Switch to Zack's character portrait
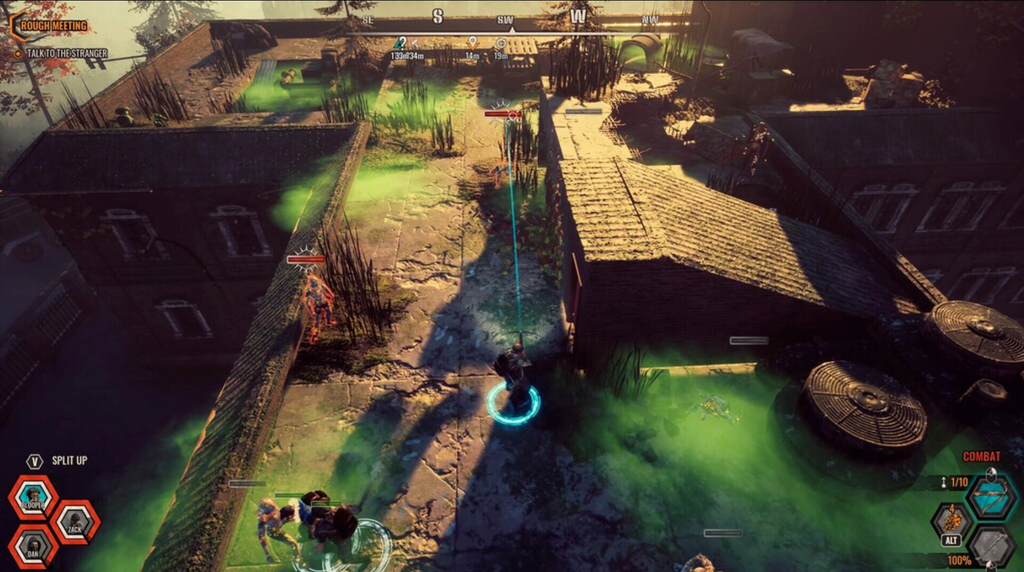This screenshot has width=1024, height=572. [x=75, y=521]
